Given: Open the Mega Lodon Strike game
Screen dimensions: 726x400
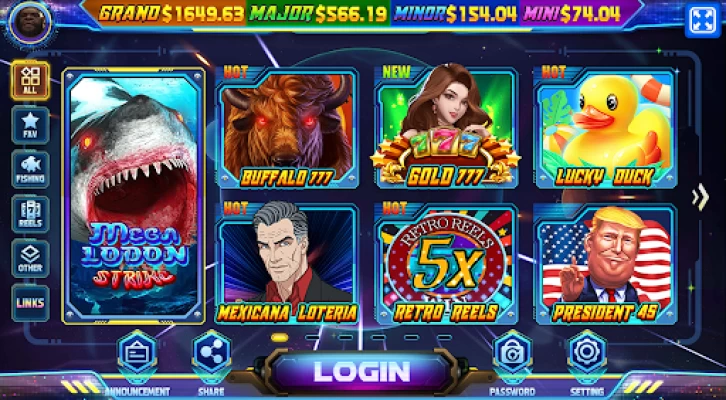Looking at the screenshot, I should [x=133, y=196].
